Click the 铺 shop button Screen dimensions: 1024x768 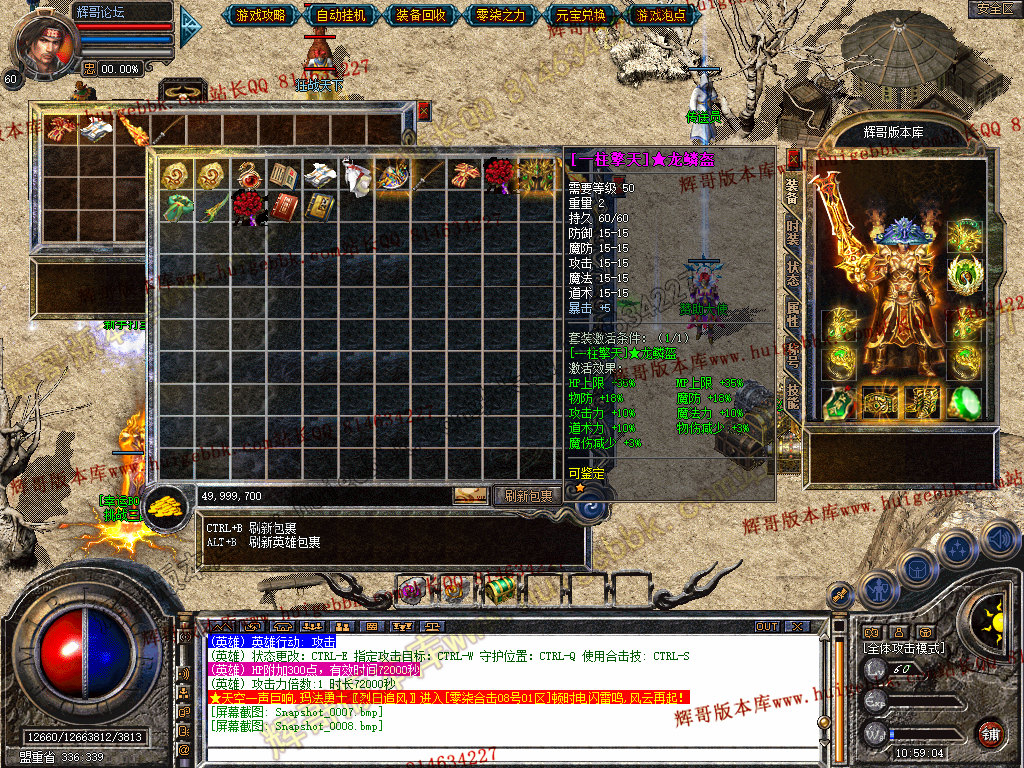tap(990, 732)
